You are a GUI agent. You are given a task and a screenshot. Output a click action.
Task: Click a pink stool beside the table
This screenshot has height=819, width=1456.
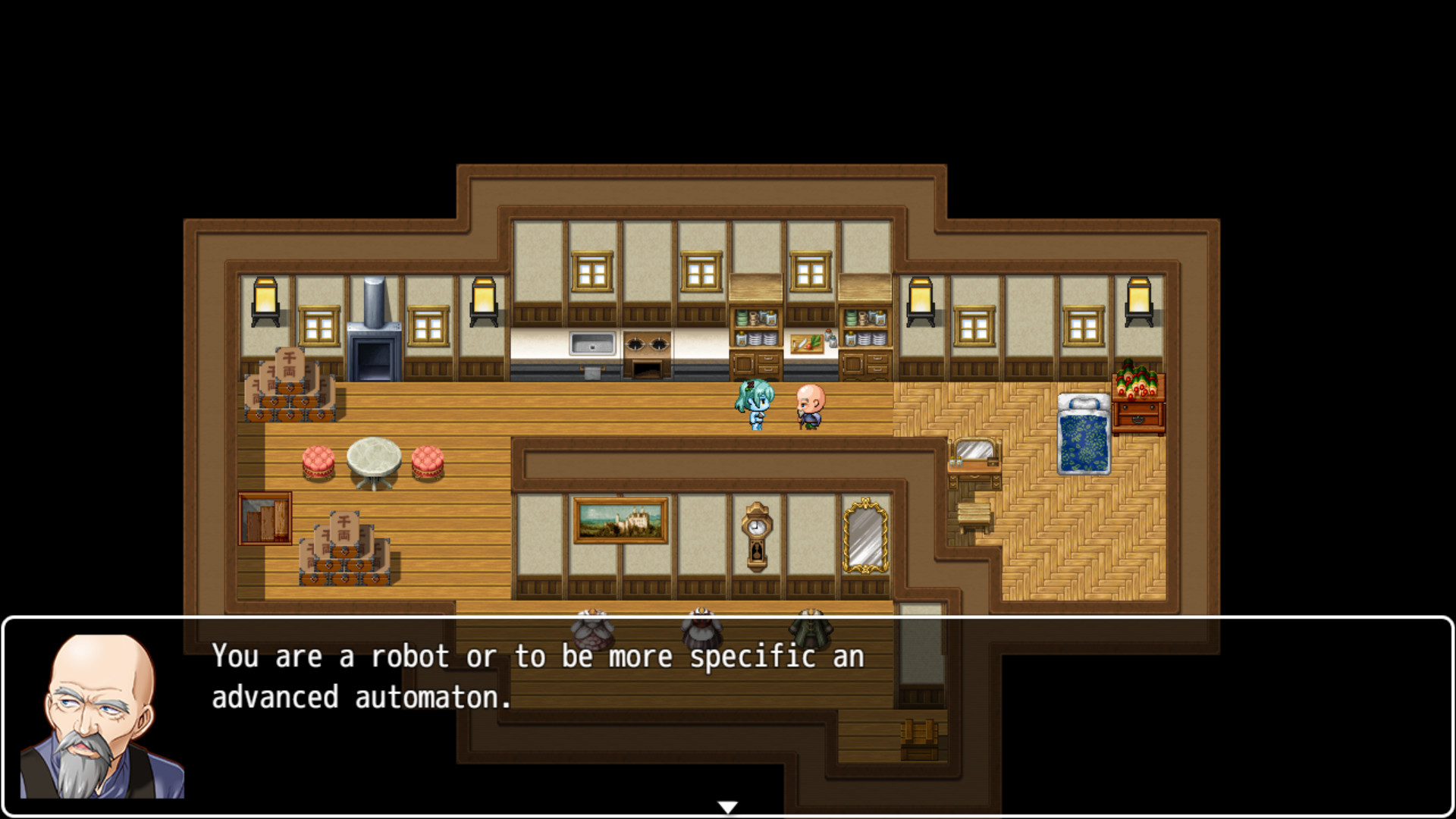(318, 460)
